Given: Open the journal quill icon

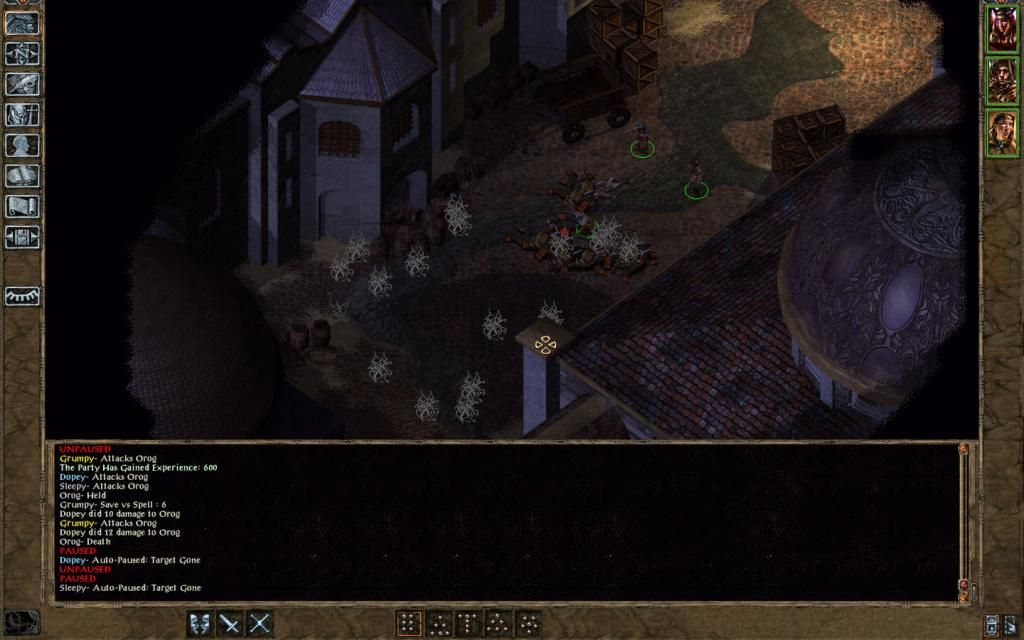Looking at the screenshot, I should (x=22, y=84).
